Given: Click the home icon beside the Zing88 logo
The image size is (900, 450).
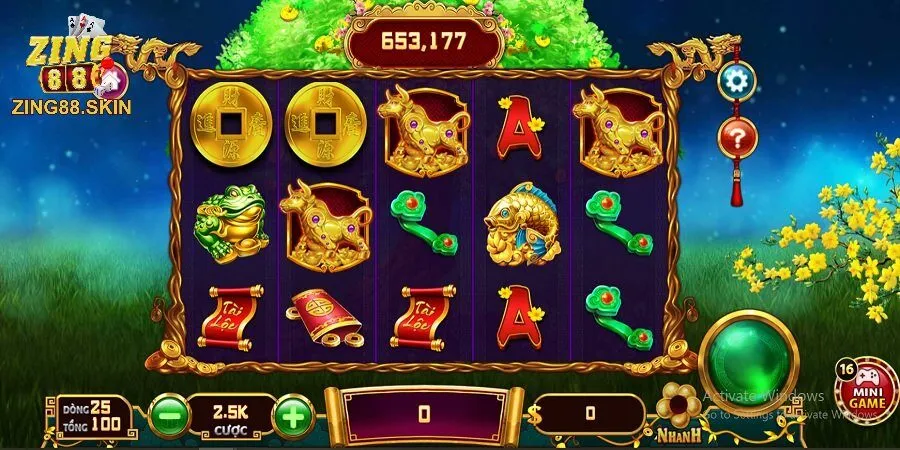Looking at the screenshot, I should tap(111, 77).
